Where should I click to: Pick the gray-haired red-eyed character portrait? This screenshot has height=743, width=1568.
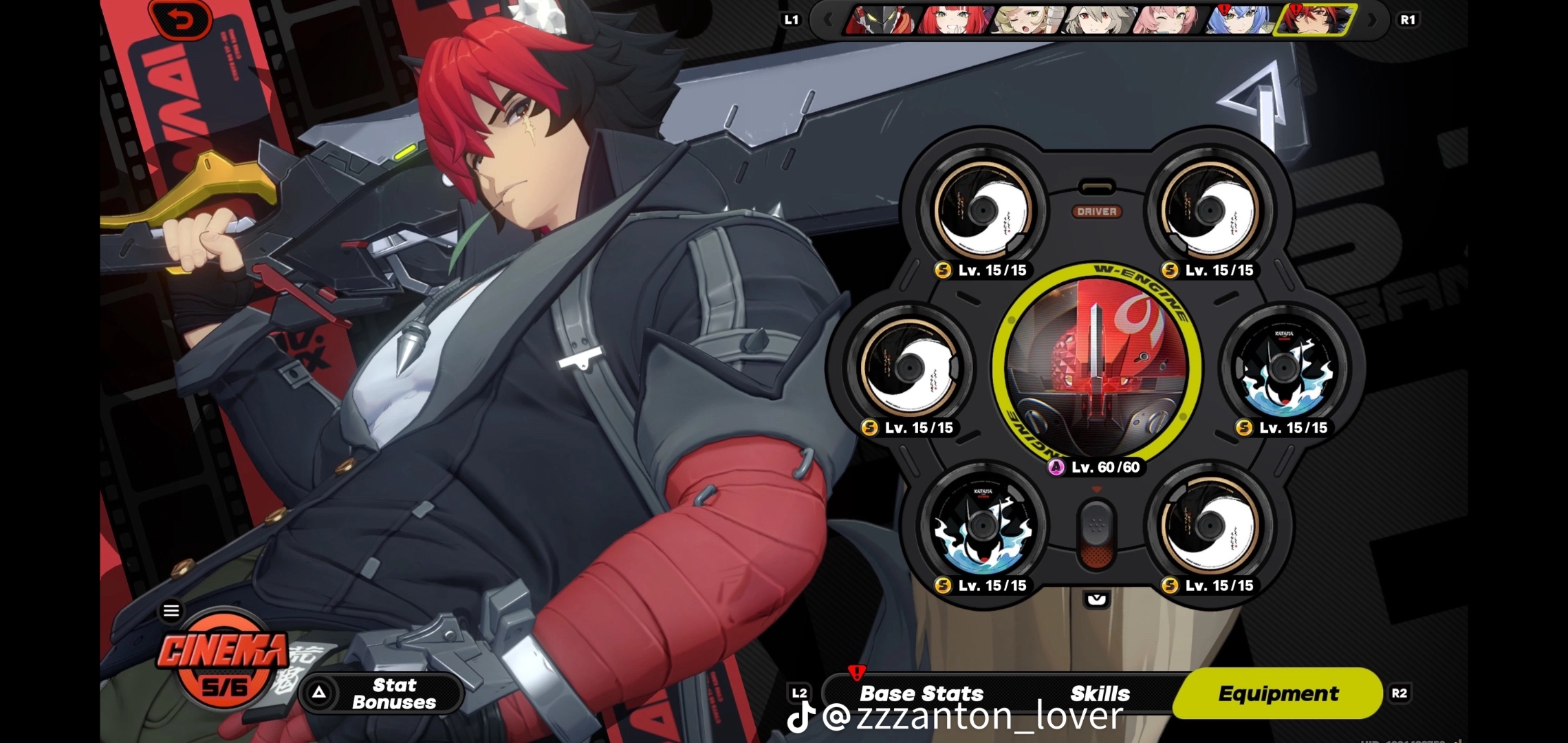(1099, 20)
